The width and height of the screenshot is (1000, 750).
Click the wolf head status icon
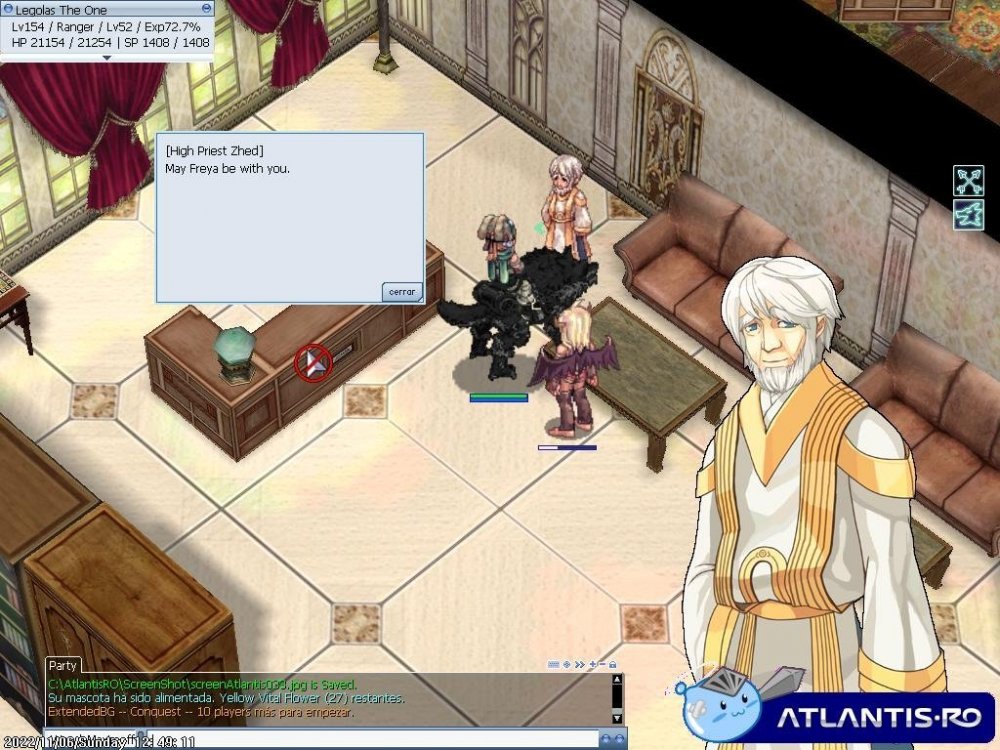pyautogui.click(x=968, y=214)
